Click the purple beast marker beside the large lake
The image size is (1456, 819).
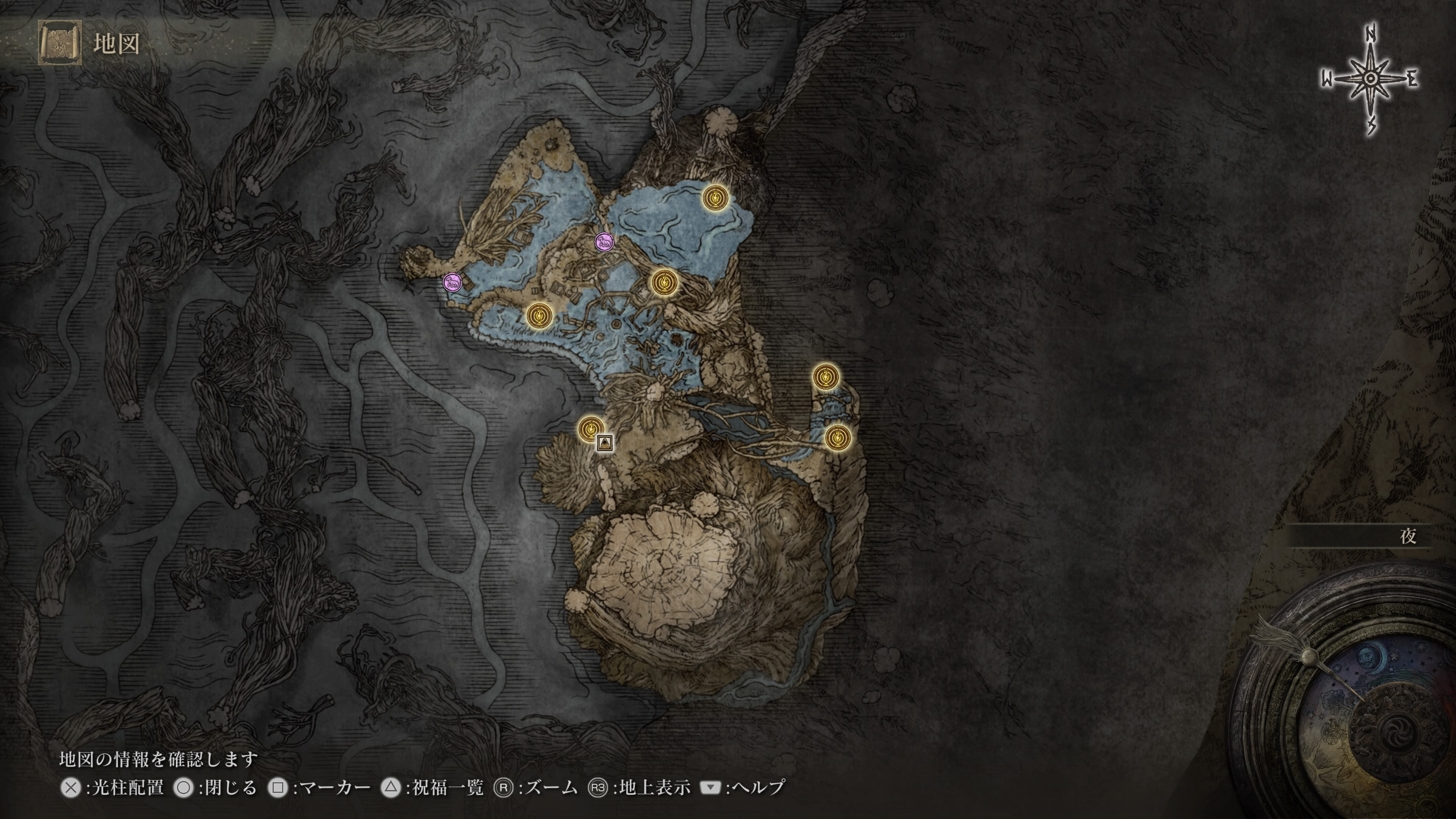(604, 242)
